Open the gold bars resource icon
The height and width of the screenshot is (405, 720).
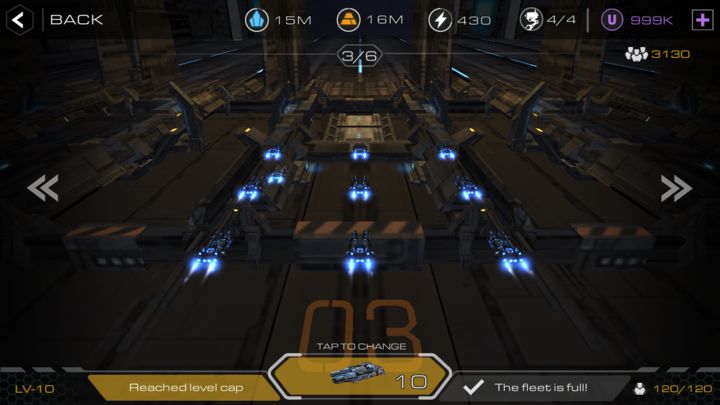coord(349,19)
